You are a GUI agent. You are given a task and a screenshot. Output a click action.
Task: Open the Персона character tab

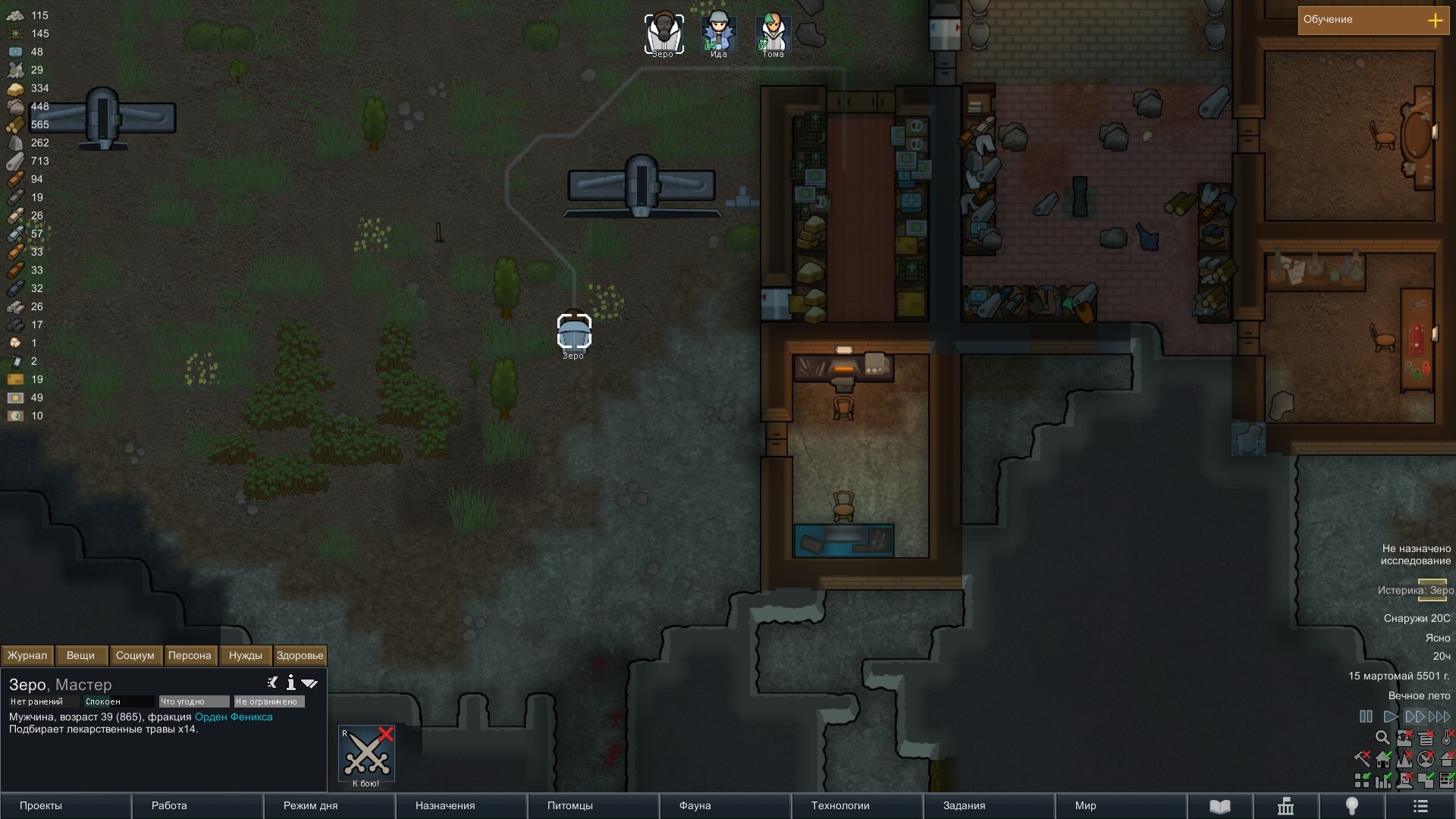(190, 655)
